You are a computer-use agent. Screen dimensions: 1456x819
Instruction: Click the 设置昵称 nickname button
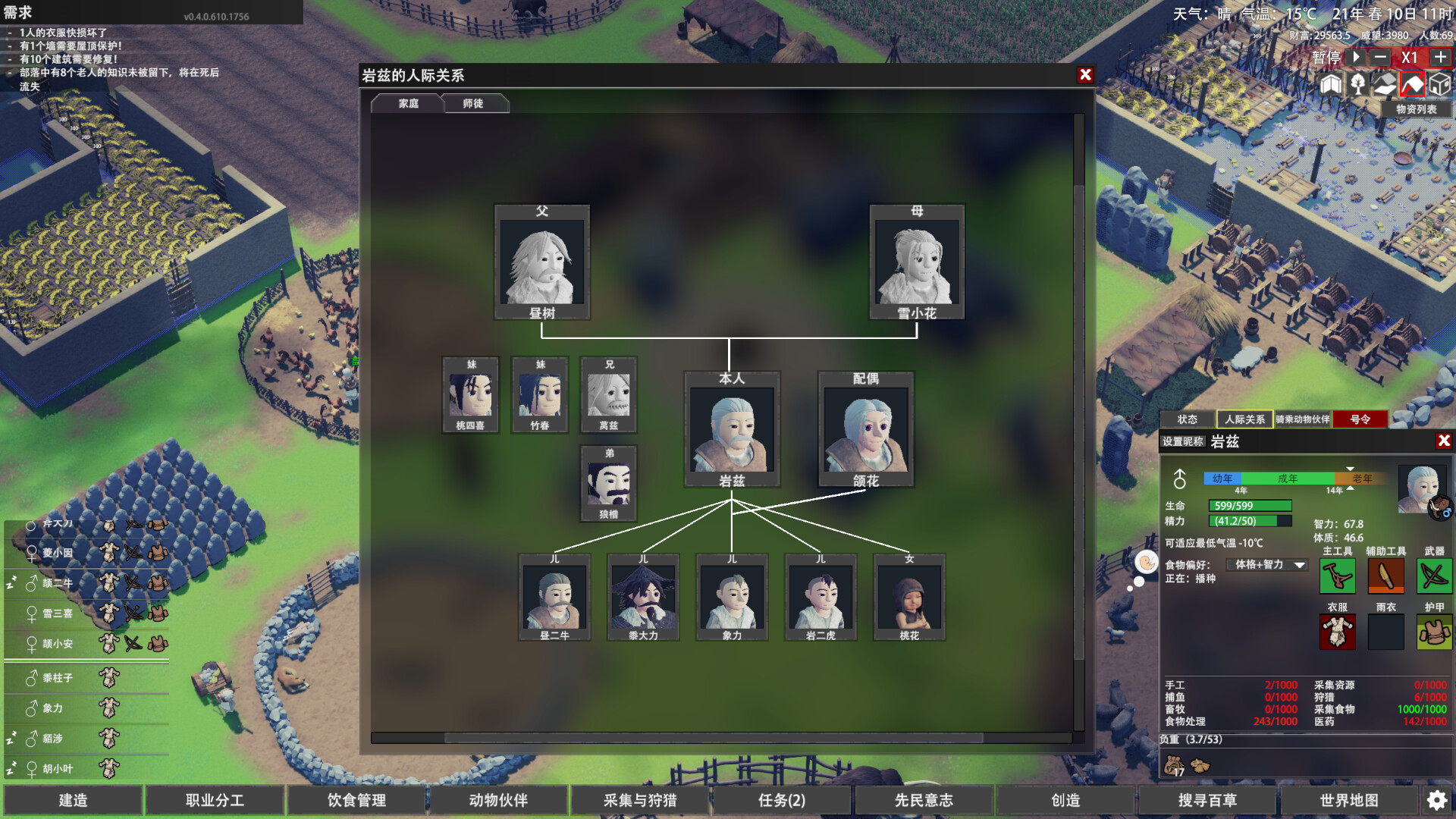pyautogui.click(x=1183, y=442)
